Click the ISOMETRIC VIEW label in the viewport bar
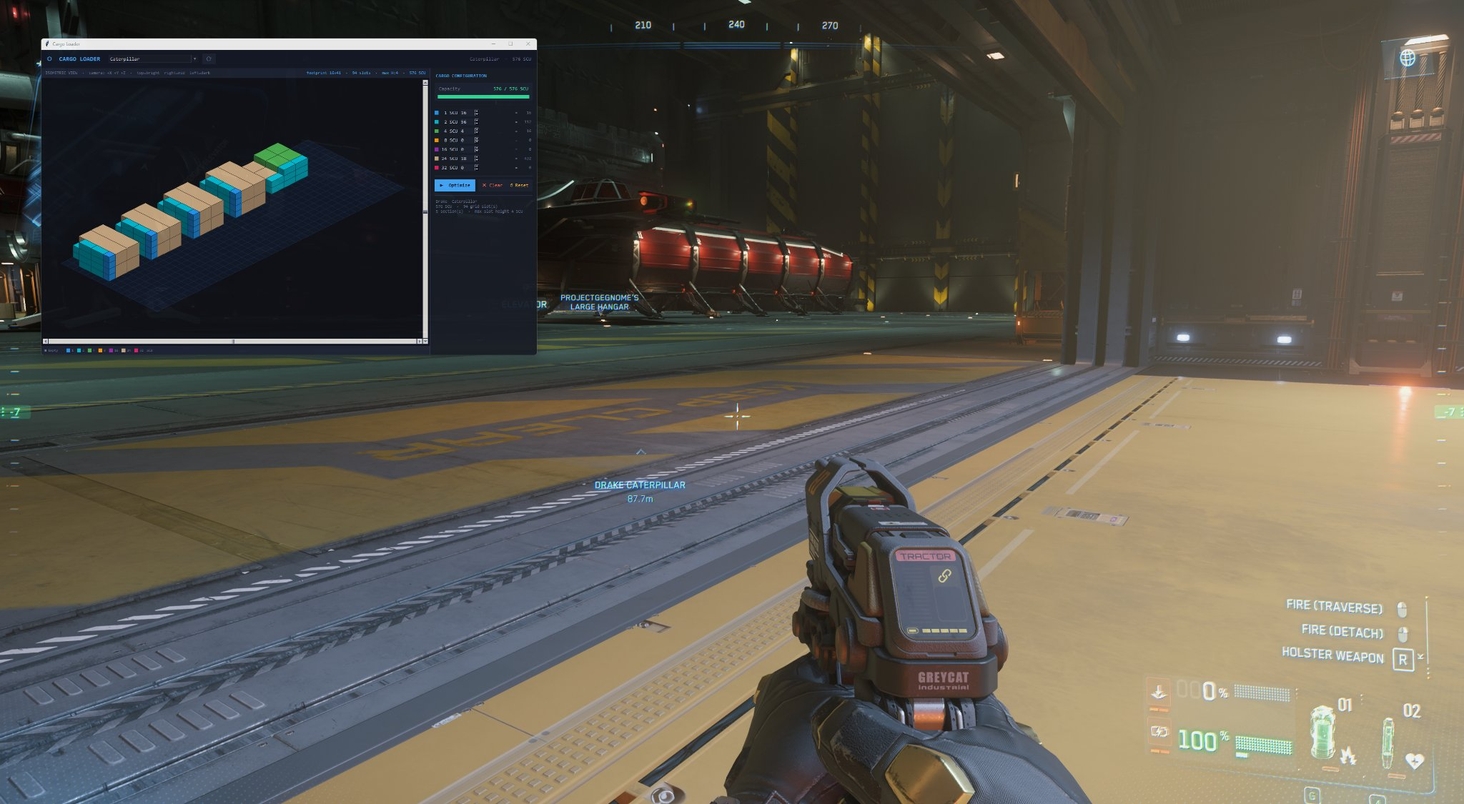This screenshot has height=804, width=1464. coord(62,72)
